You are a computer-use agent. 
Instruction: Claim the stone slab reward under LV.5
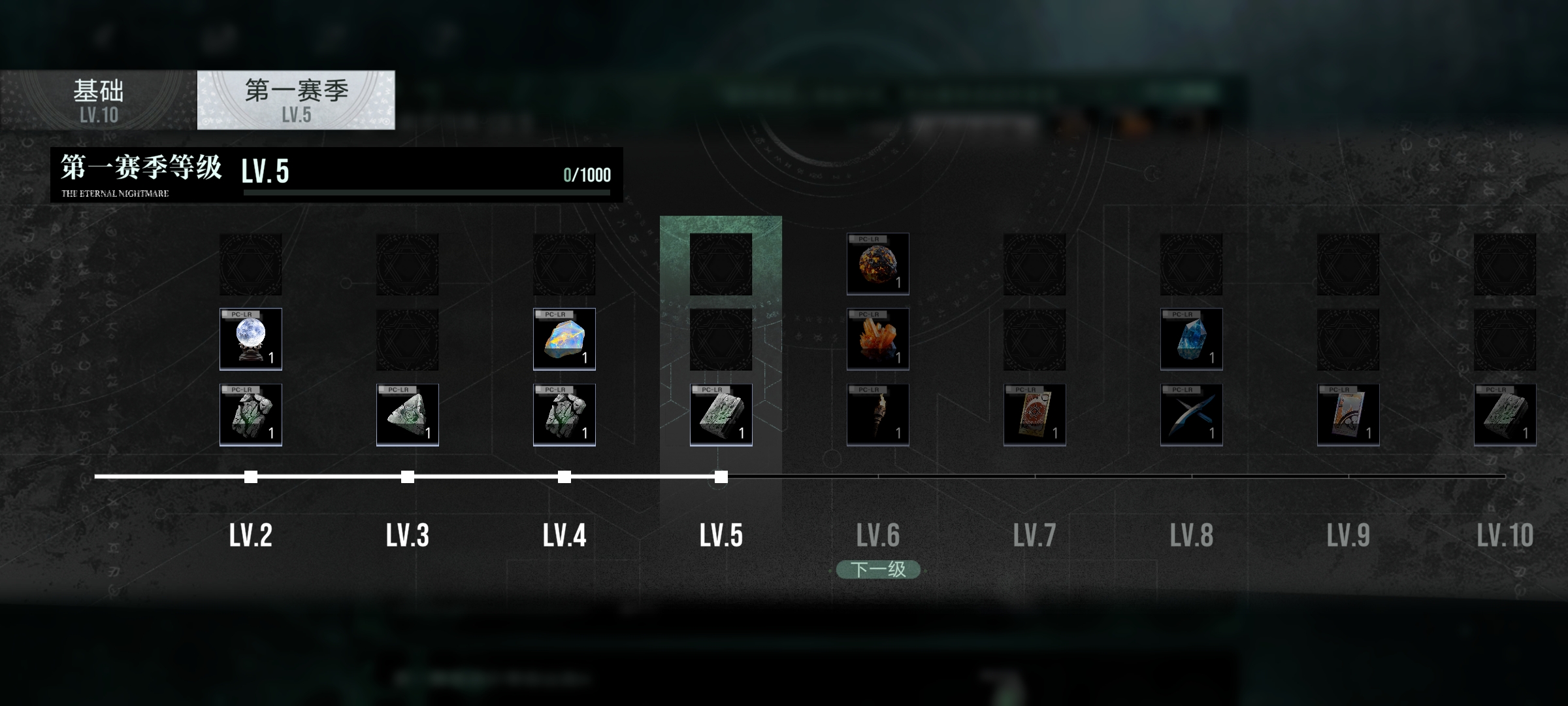click(721, 414)
